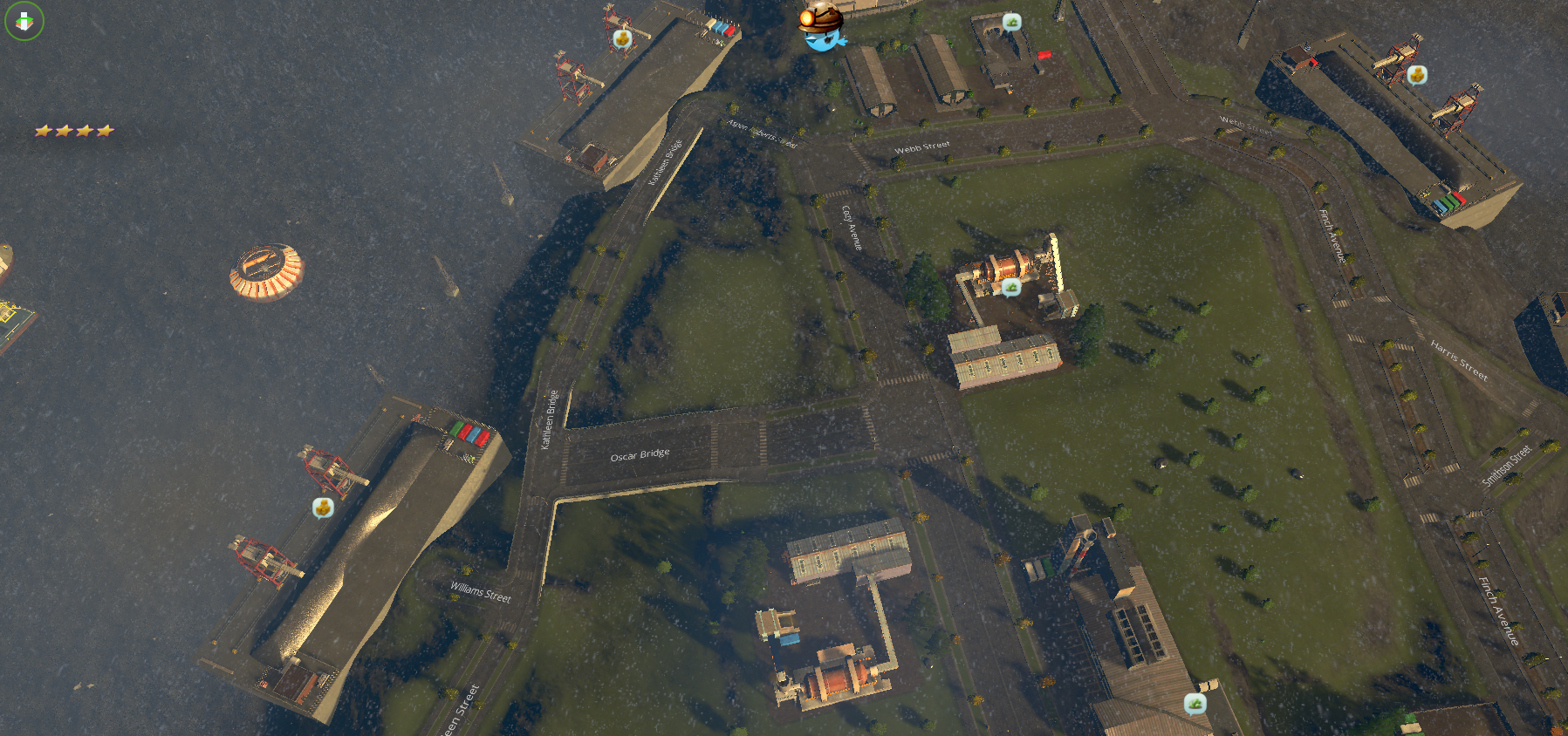Click money bag bubble on right-side cargo pier
Viewport: 1568px width, 736px height.
[x=1418, y=74]
